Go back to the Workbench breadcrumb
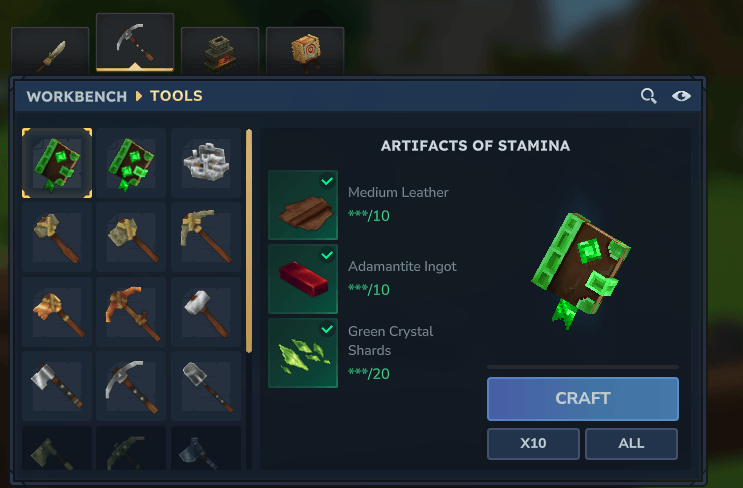 (77, 97)
